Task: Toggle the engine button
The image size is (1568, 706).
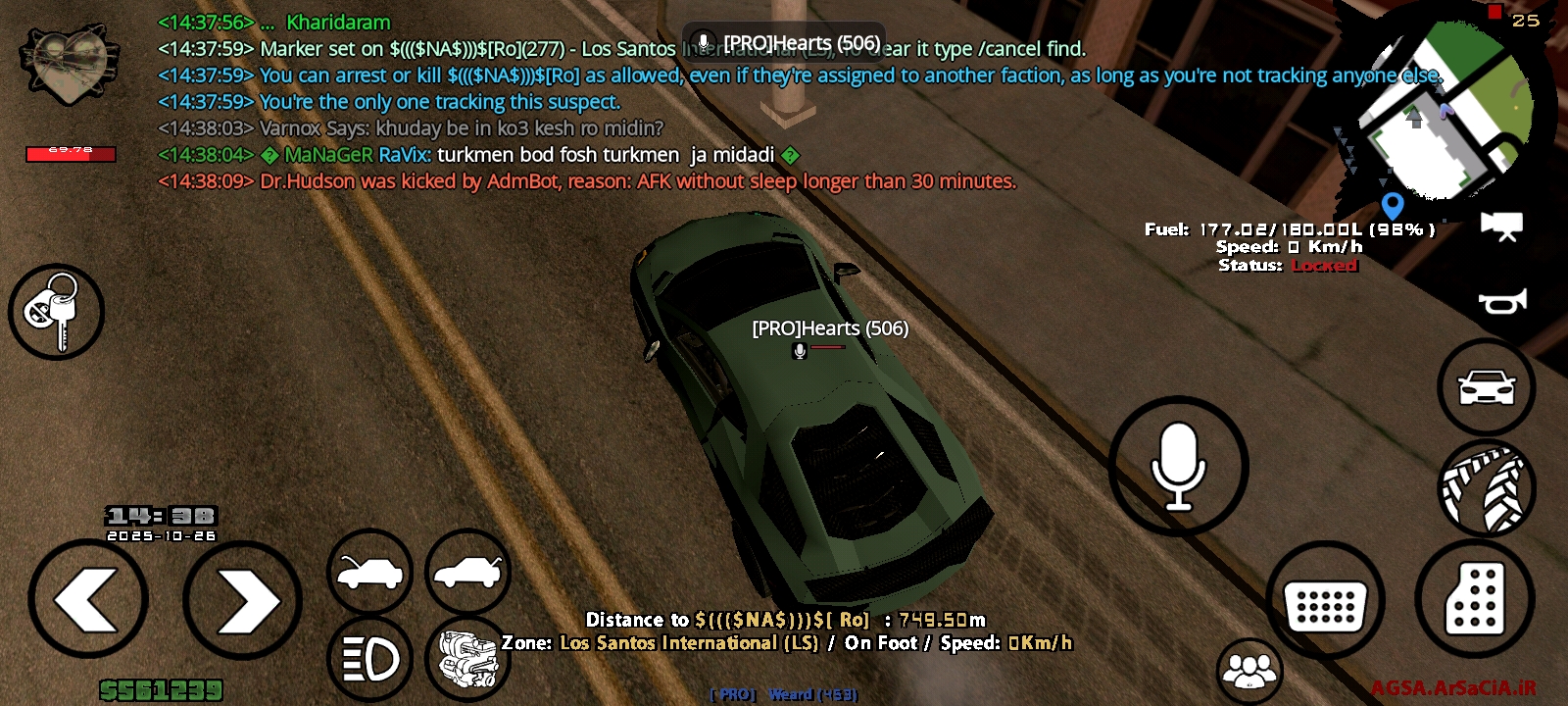Action: [467, 659]
